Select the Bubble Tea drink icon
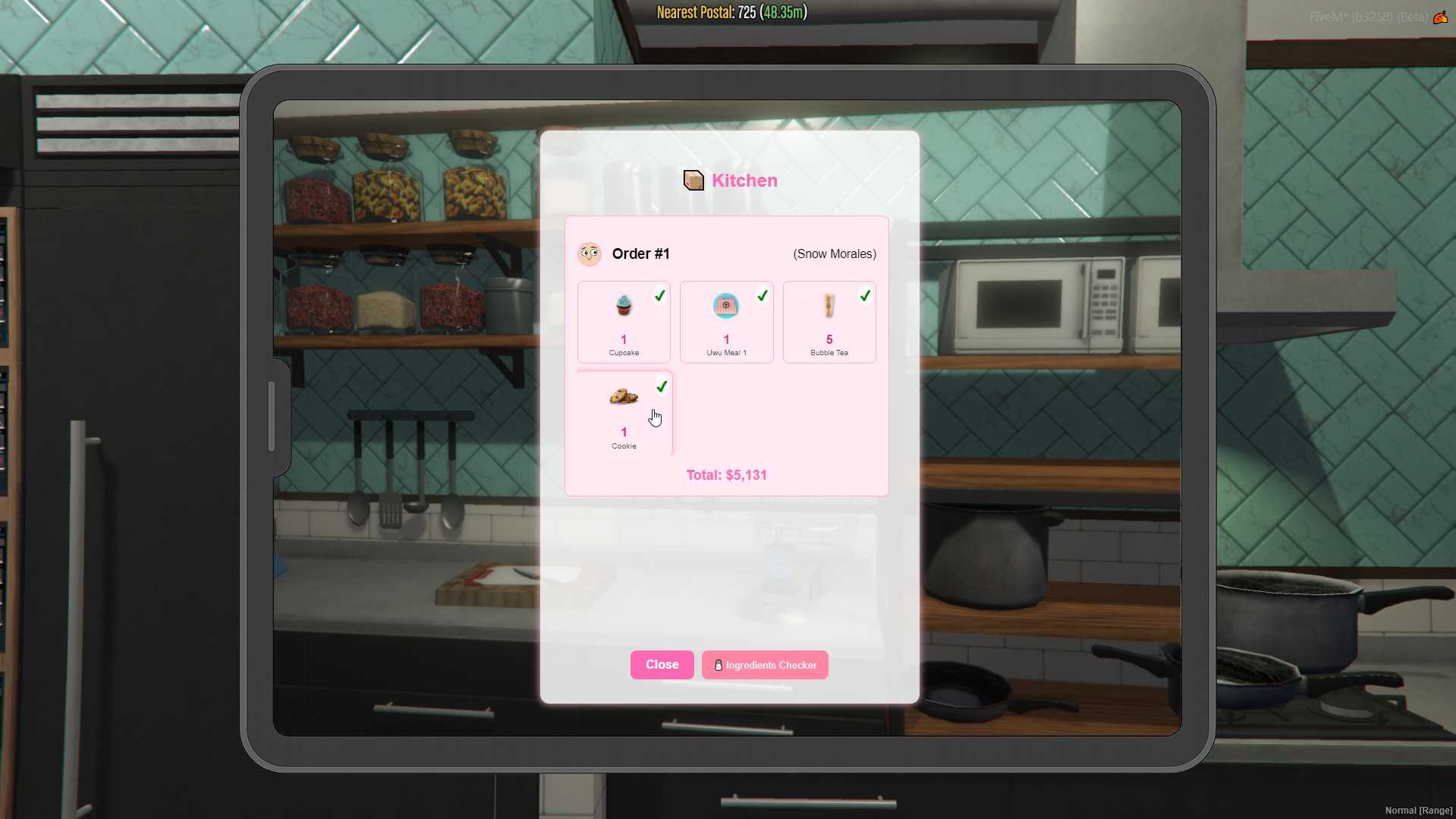The height and width of the screenshot is (819, 1456). click(x=829, y=307)
